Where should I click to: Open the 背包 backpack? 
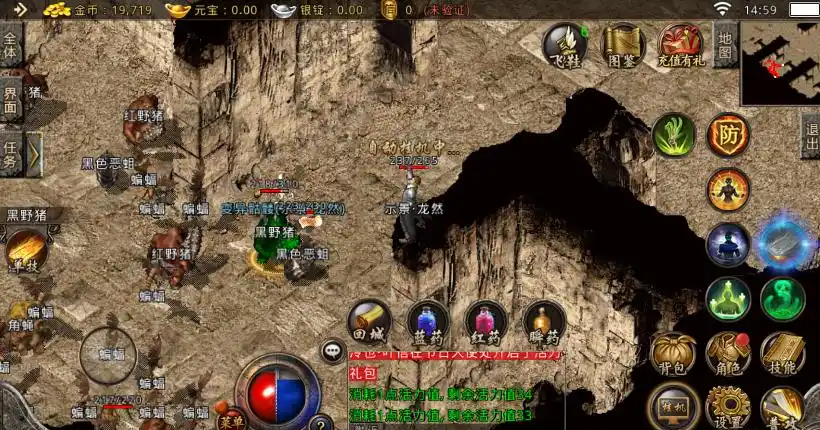(x=673, y=354)
